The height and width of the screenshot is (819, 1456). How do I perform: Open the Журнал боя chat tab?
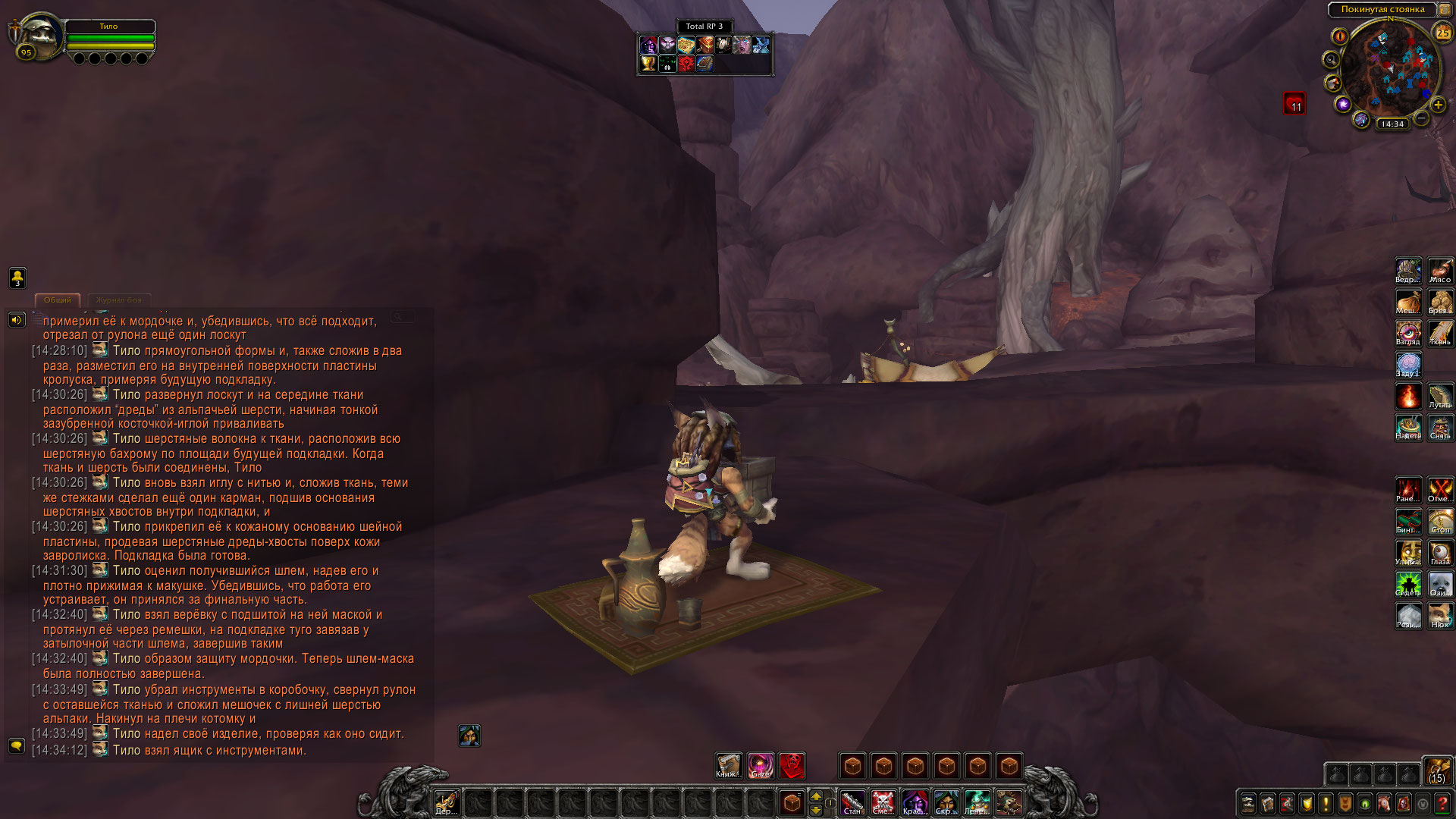coord(119,300)
